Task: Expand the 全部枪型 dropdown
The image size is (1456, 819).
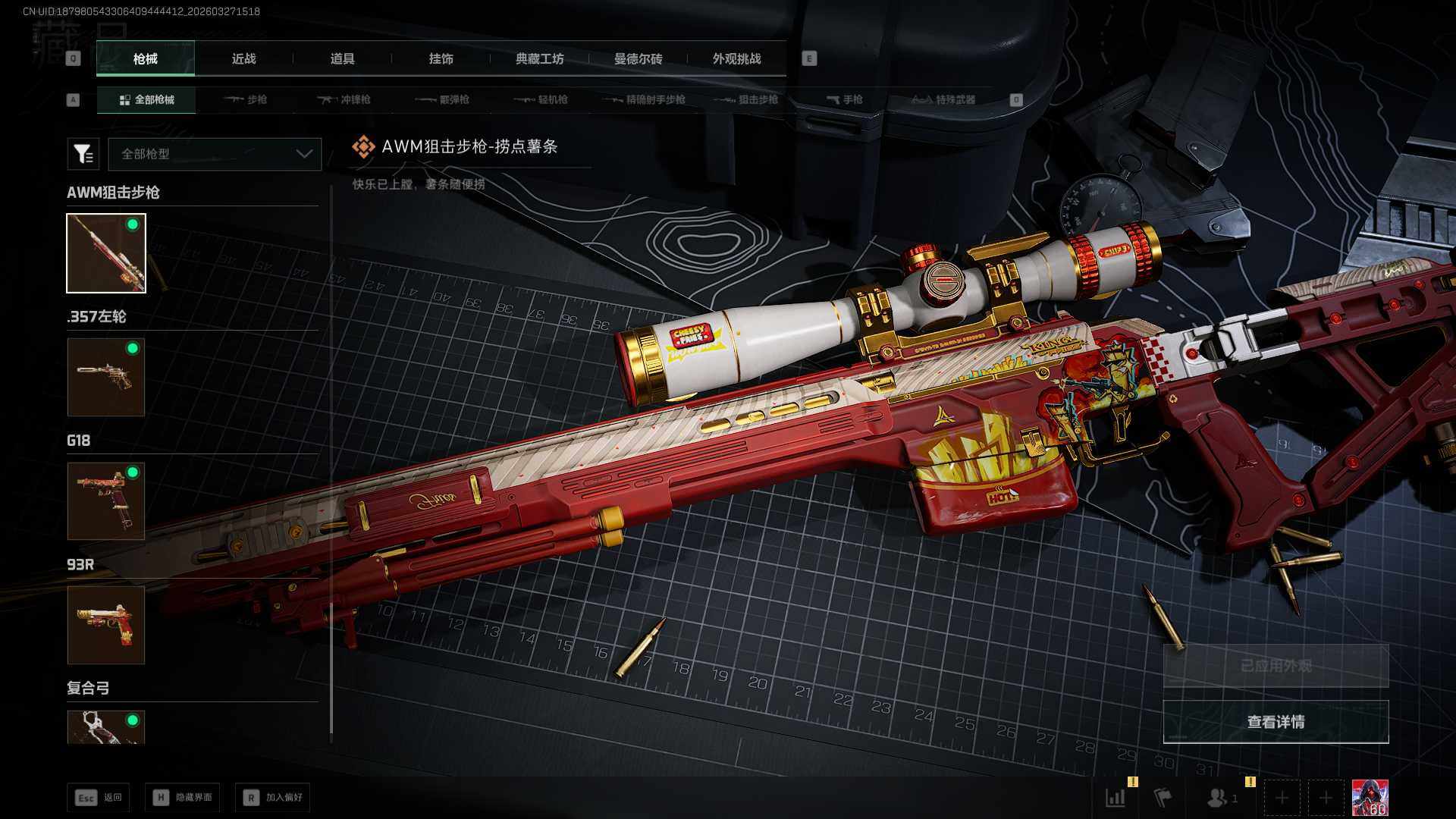Action: pos(215,154)
